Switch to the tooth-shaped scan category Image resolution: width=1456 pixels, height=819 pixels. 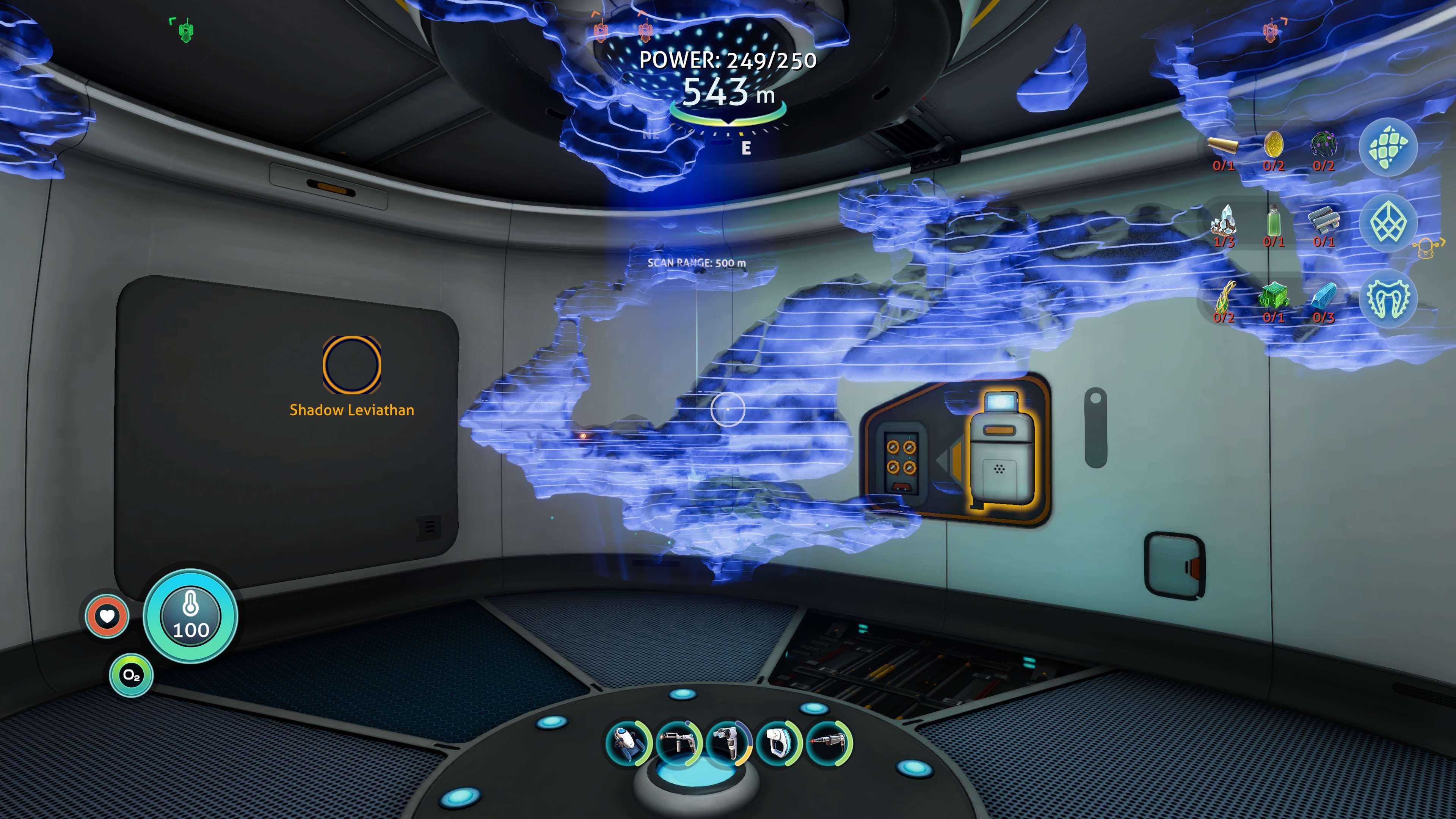click(x=1389, y=298)
